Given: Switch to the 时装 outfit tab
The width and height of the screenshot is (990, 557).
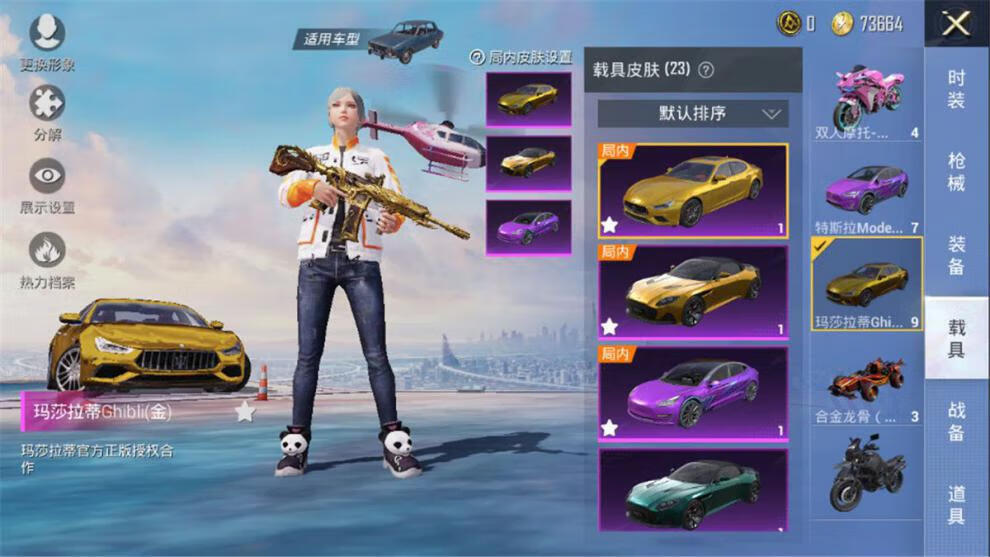Looking at the screenshot, I should pyautogui.click(x=956, y=90).
